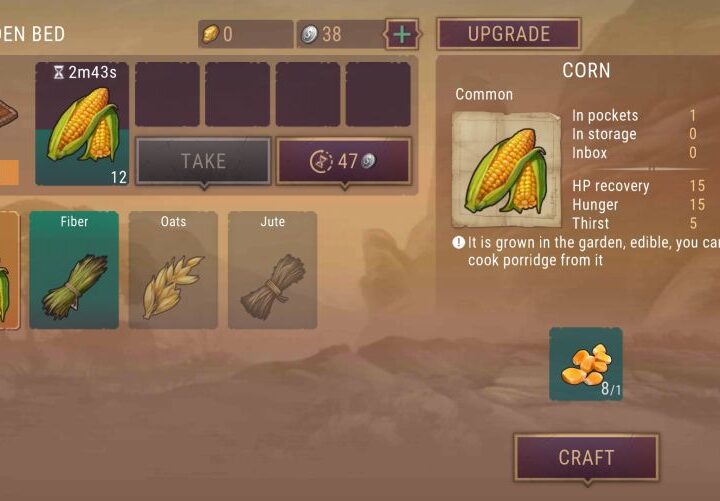
Task: Choose the Jute seed card
Action: (x=272, y=269)
